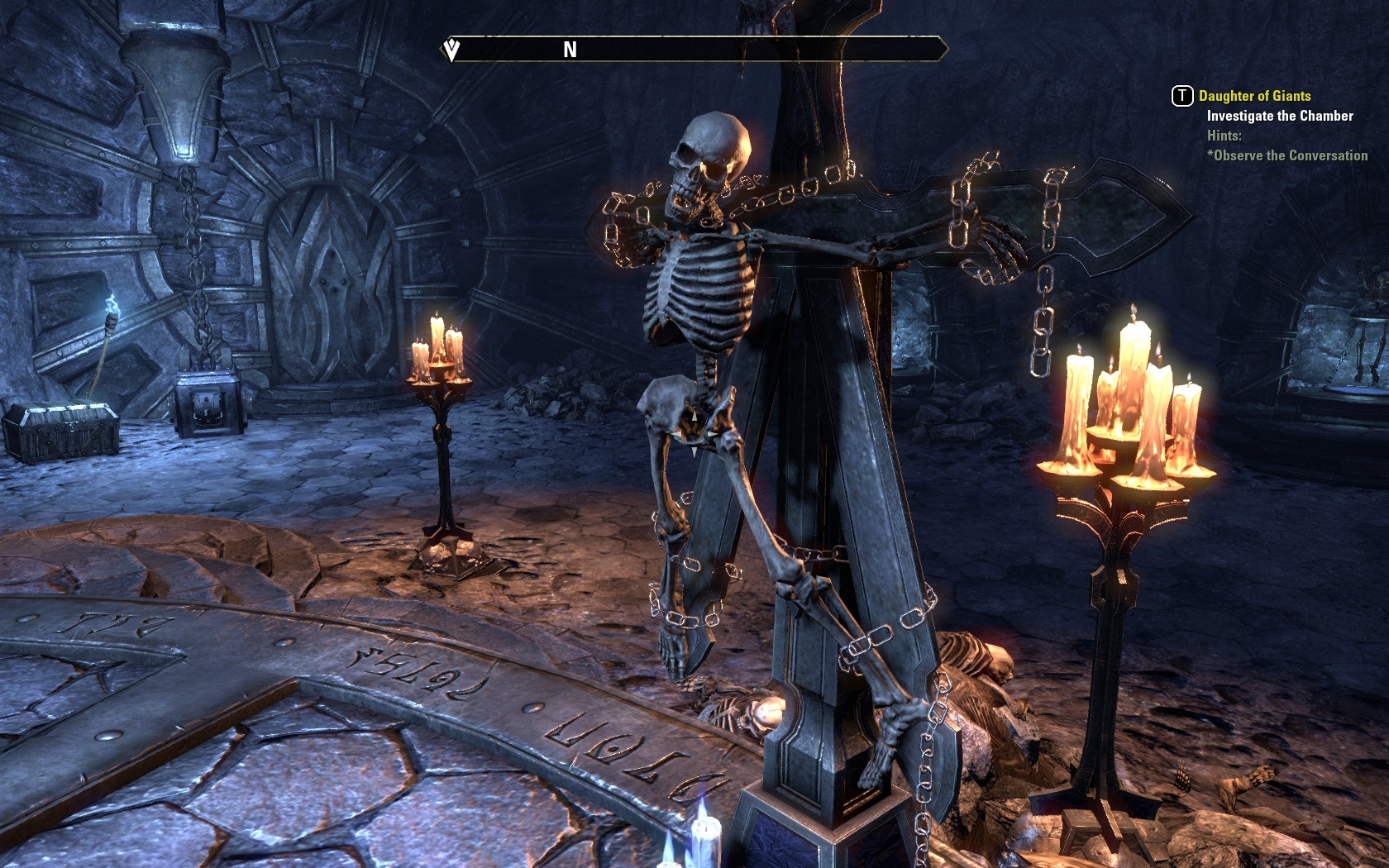Click the compass bar heading strip
The image size is (1389, 868).
[694, 50]
